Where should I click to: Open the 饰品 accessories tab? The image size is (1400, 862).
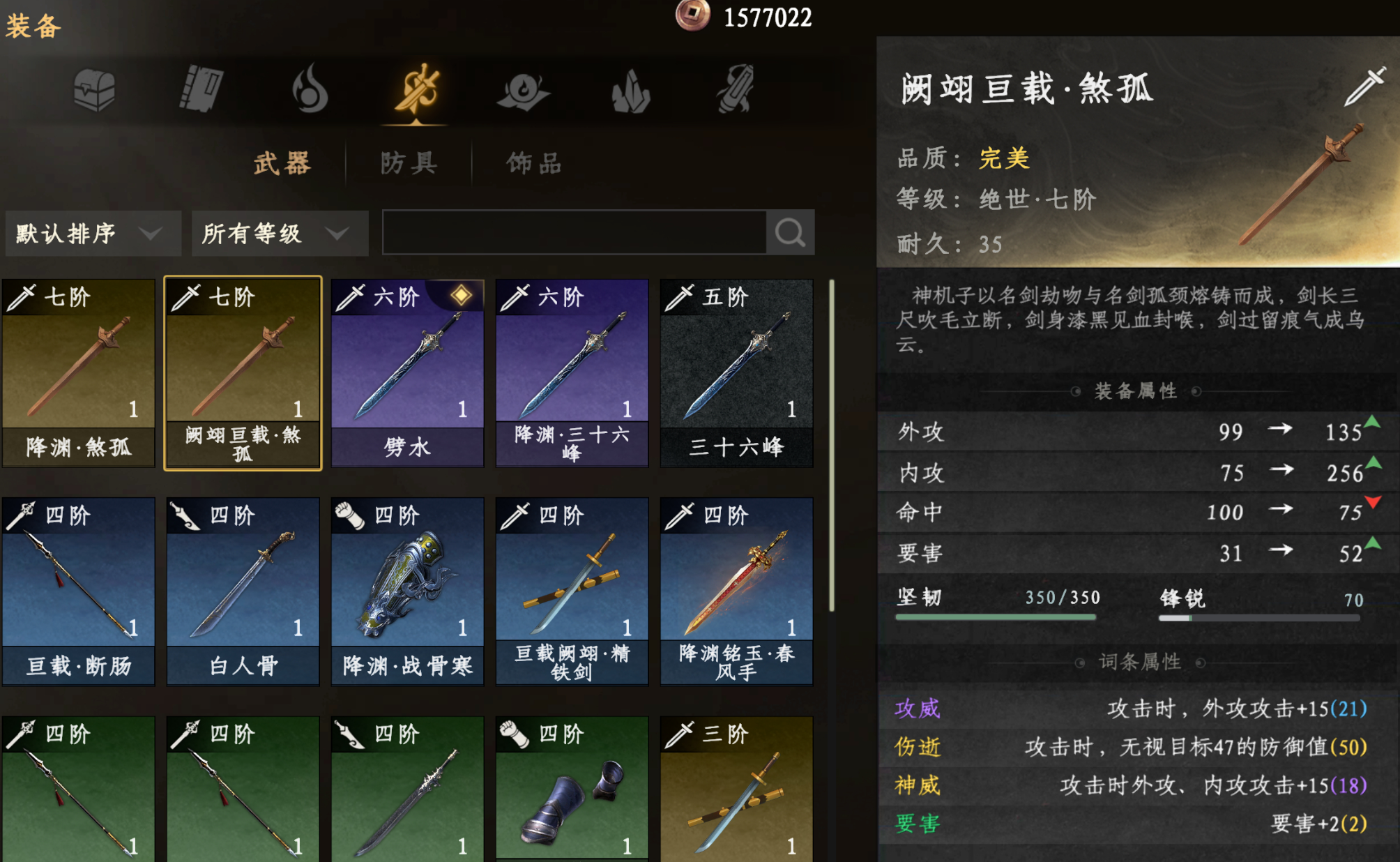coord(534,163)
